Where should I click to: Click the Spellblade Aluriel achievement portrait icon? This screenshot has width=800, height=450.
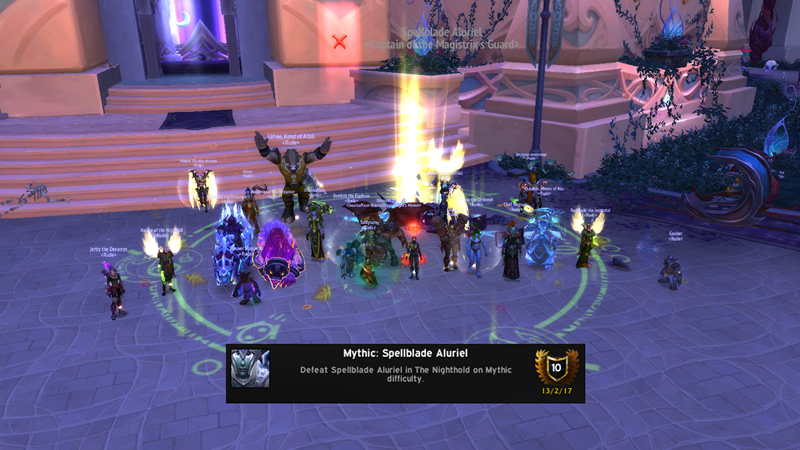tap(250, 369)
